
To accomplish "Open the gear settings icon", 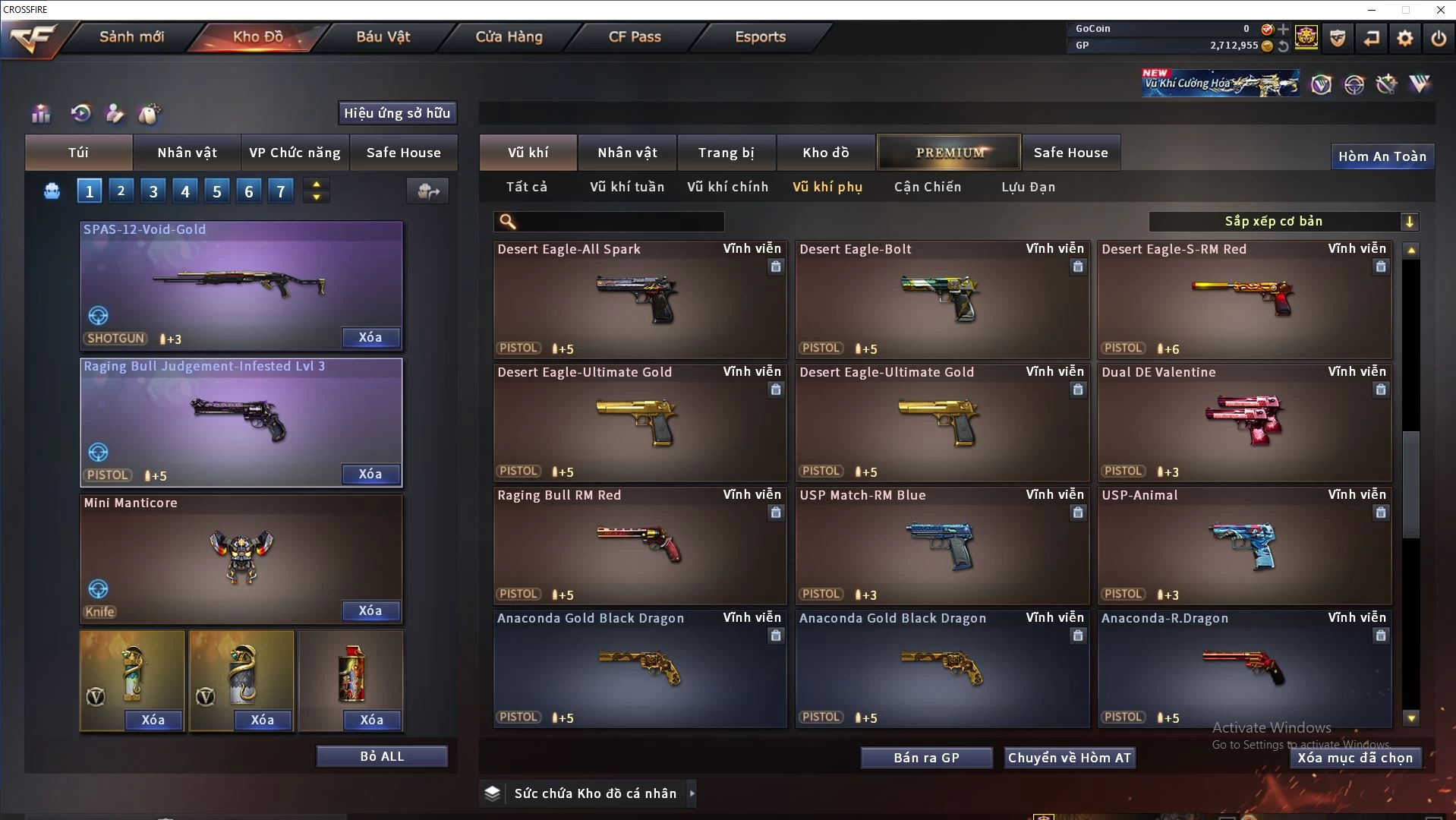I will tap(1404, 37).
